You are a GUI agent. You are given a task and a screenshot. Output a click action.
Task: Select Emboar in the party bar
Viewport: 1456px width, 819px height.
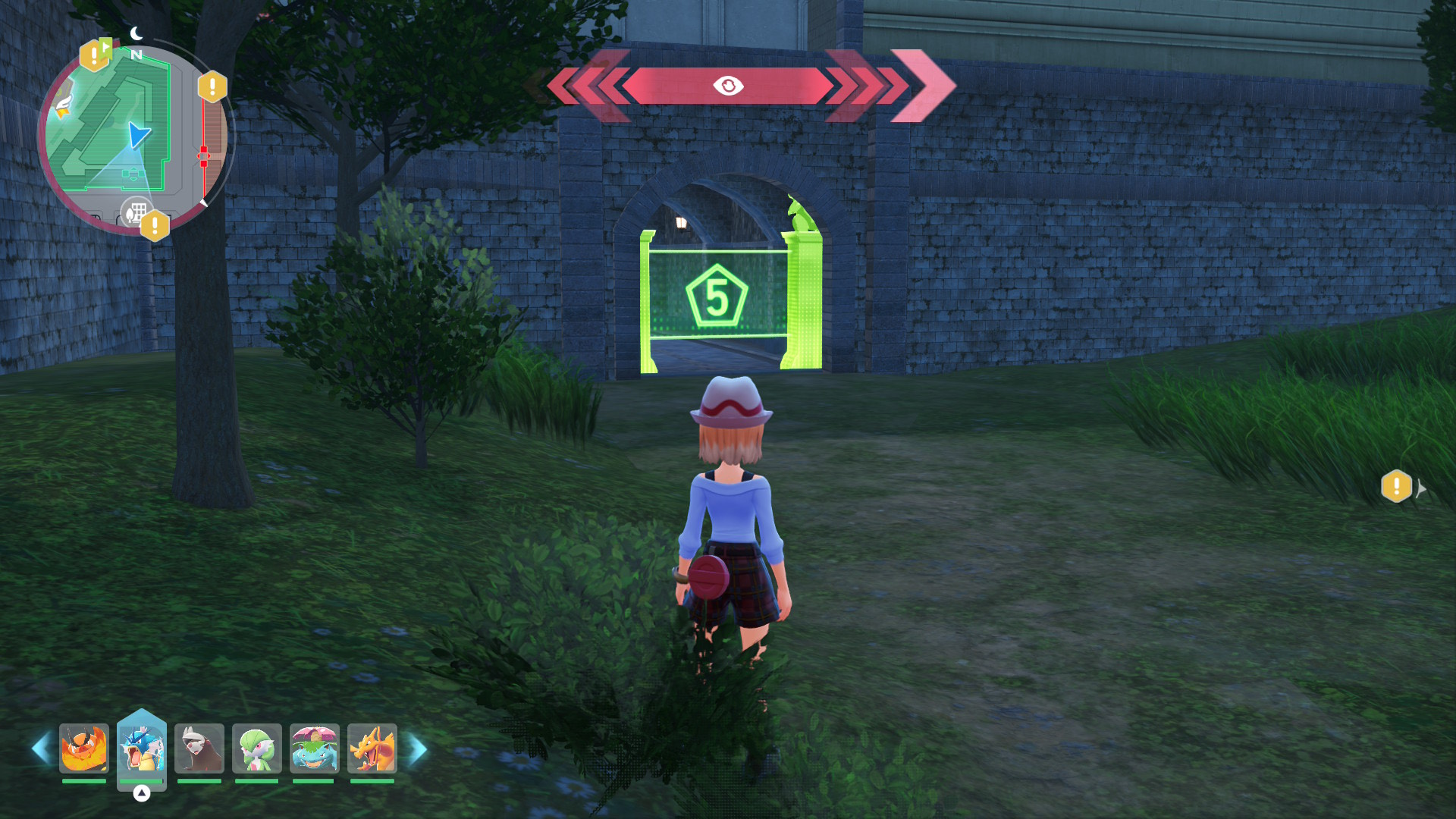click(84, 748)
